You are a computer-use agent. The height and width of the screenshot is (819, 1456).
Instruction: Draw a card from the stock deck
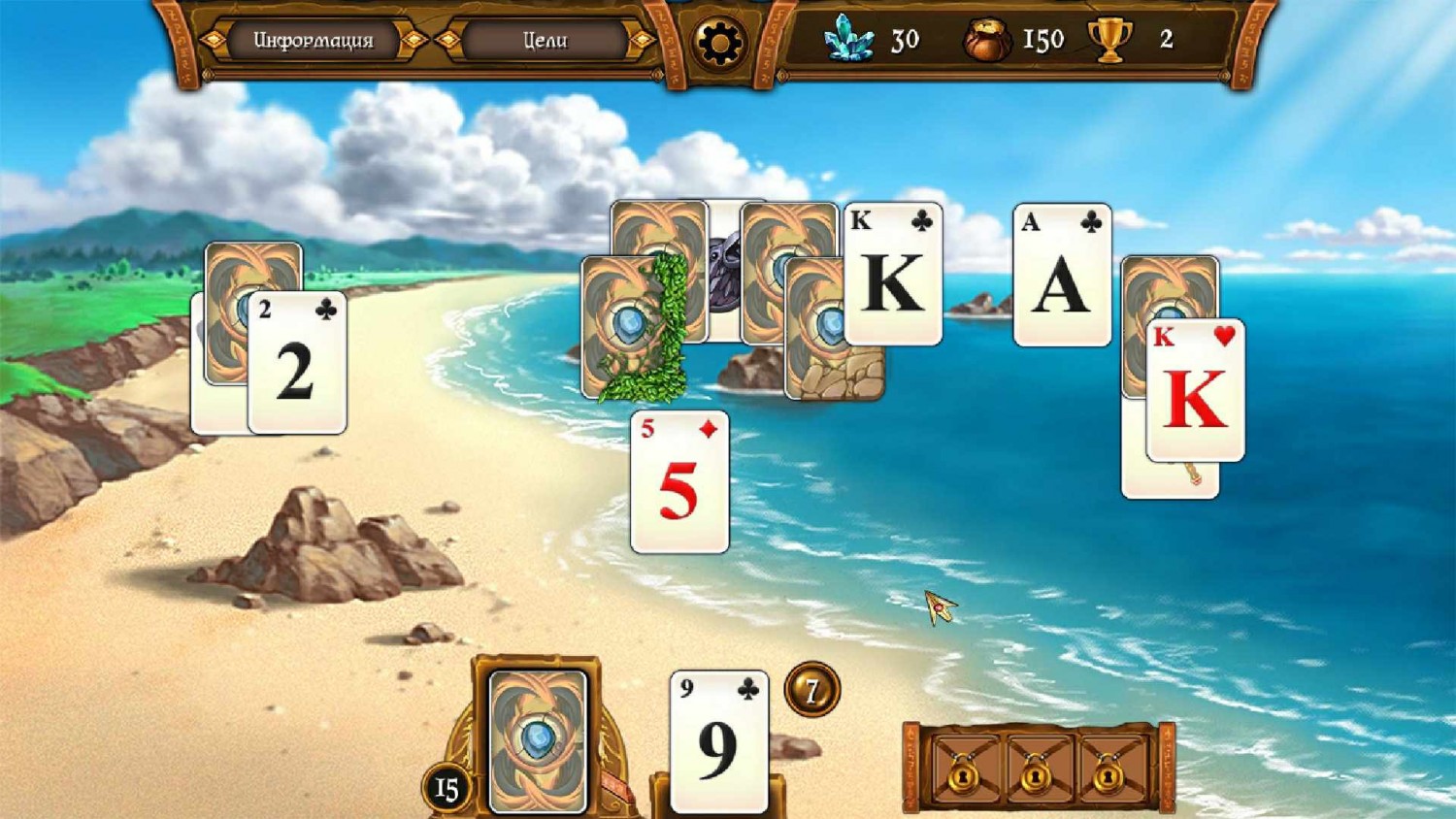click(x=538, y=740)
